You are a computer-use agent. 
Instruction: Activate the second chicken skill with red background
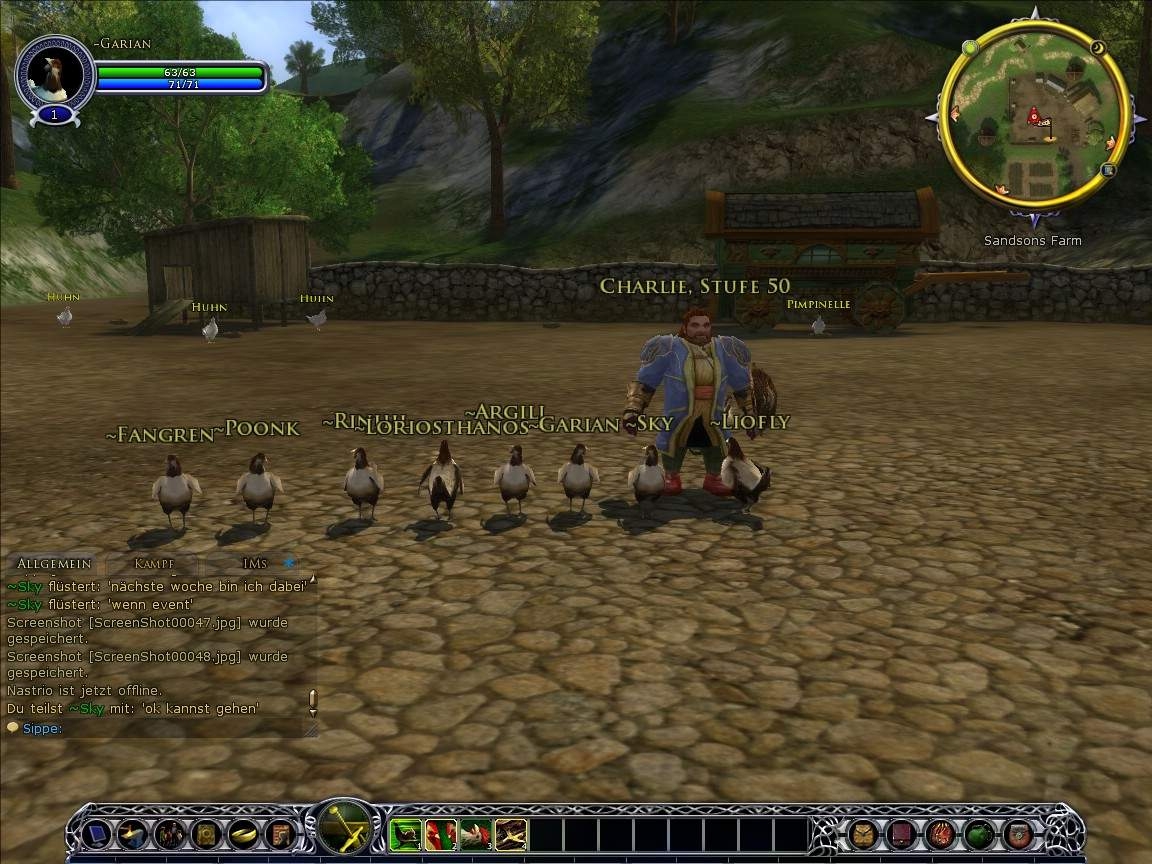441,834
